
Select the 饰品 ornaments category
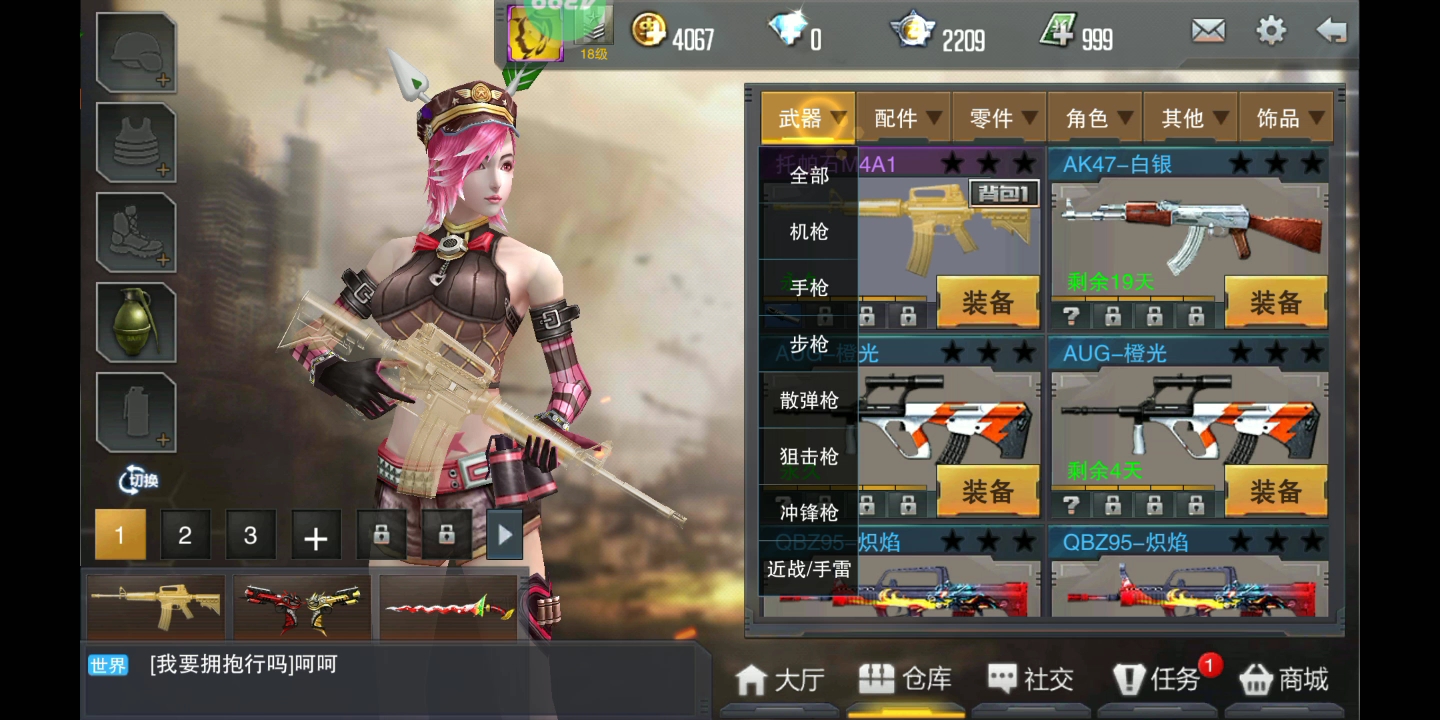coord(1285,119)
